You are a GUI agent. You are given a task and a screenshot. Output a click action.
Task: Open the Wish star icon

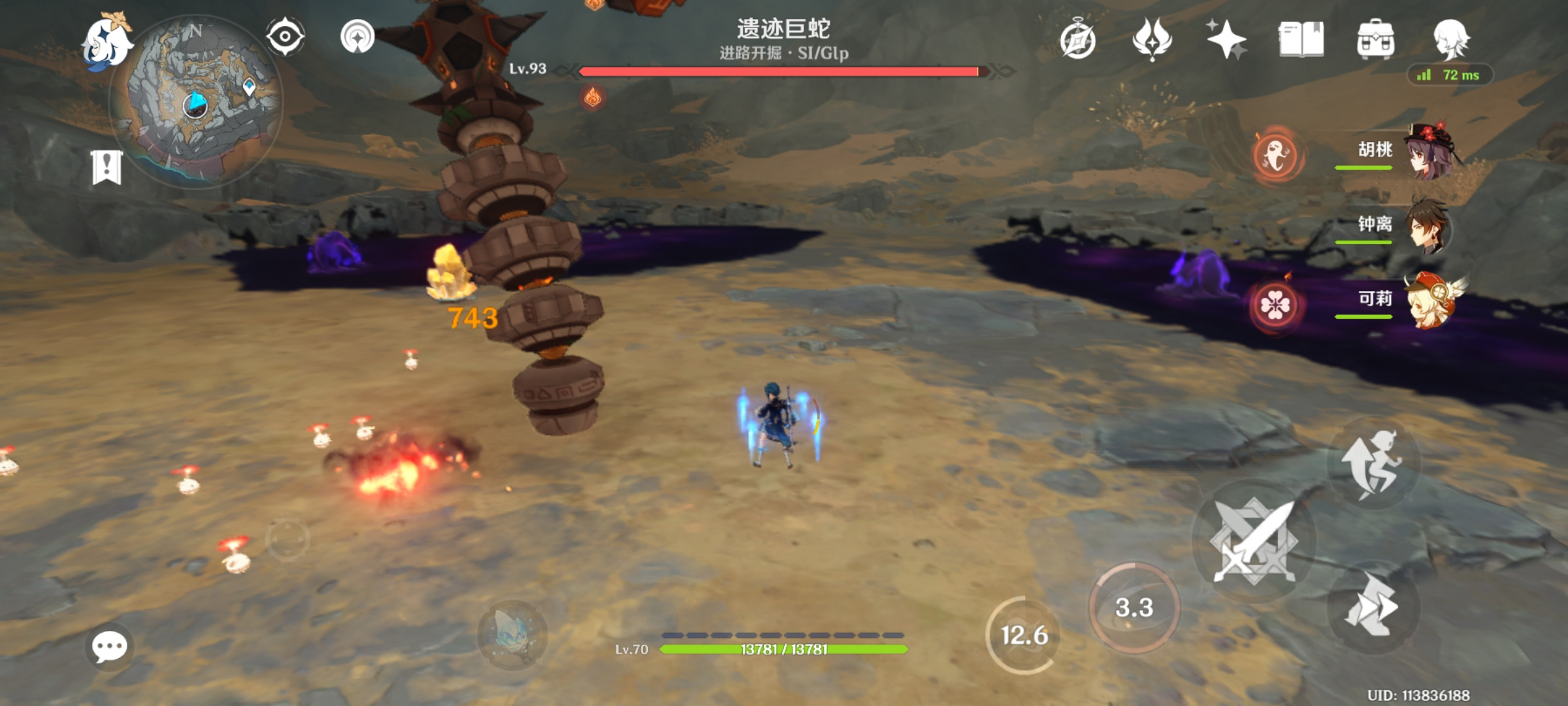coord(1226,39)
